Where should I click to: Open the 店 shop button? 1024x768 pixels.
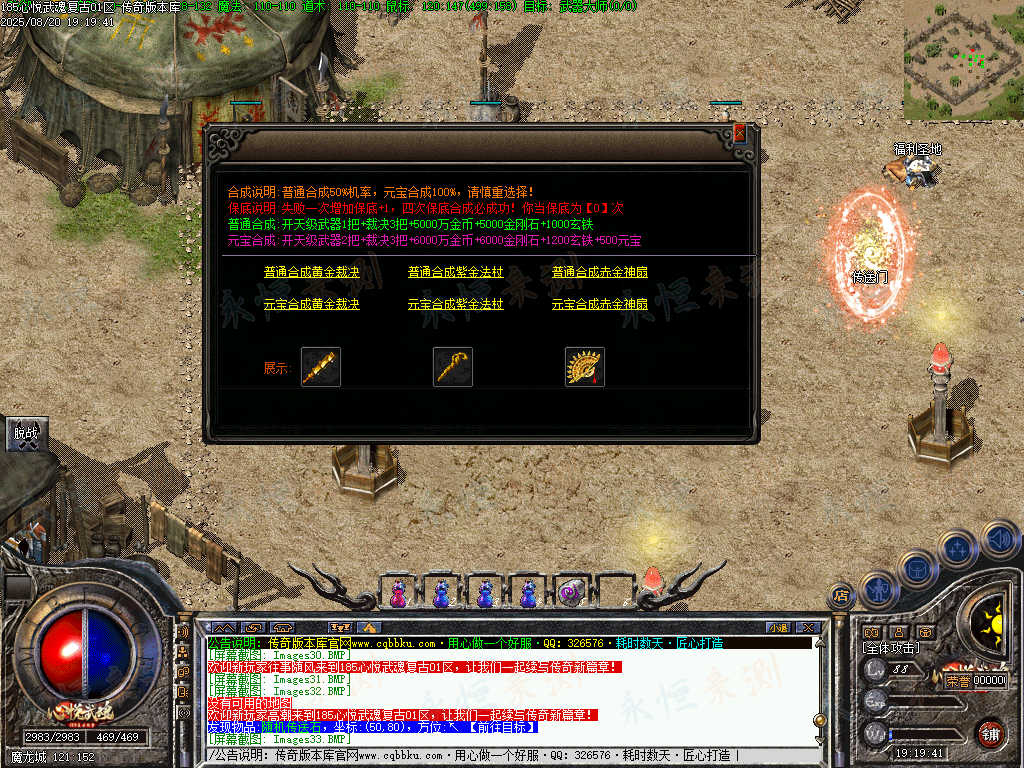pos(841,597)
